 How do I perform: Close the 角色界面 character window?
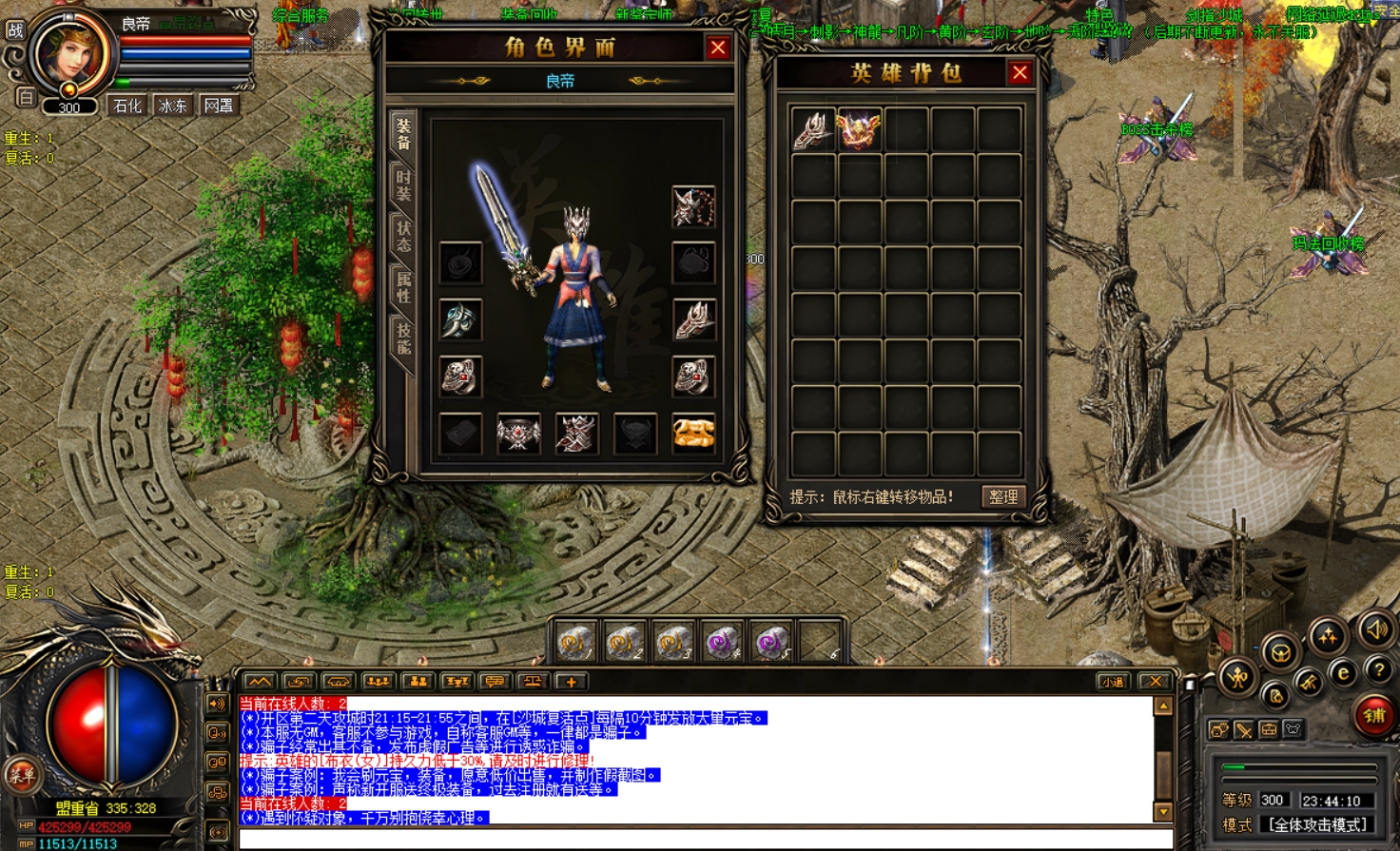click(x=718, y=48)
